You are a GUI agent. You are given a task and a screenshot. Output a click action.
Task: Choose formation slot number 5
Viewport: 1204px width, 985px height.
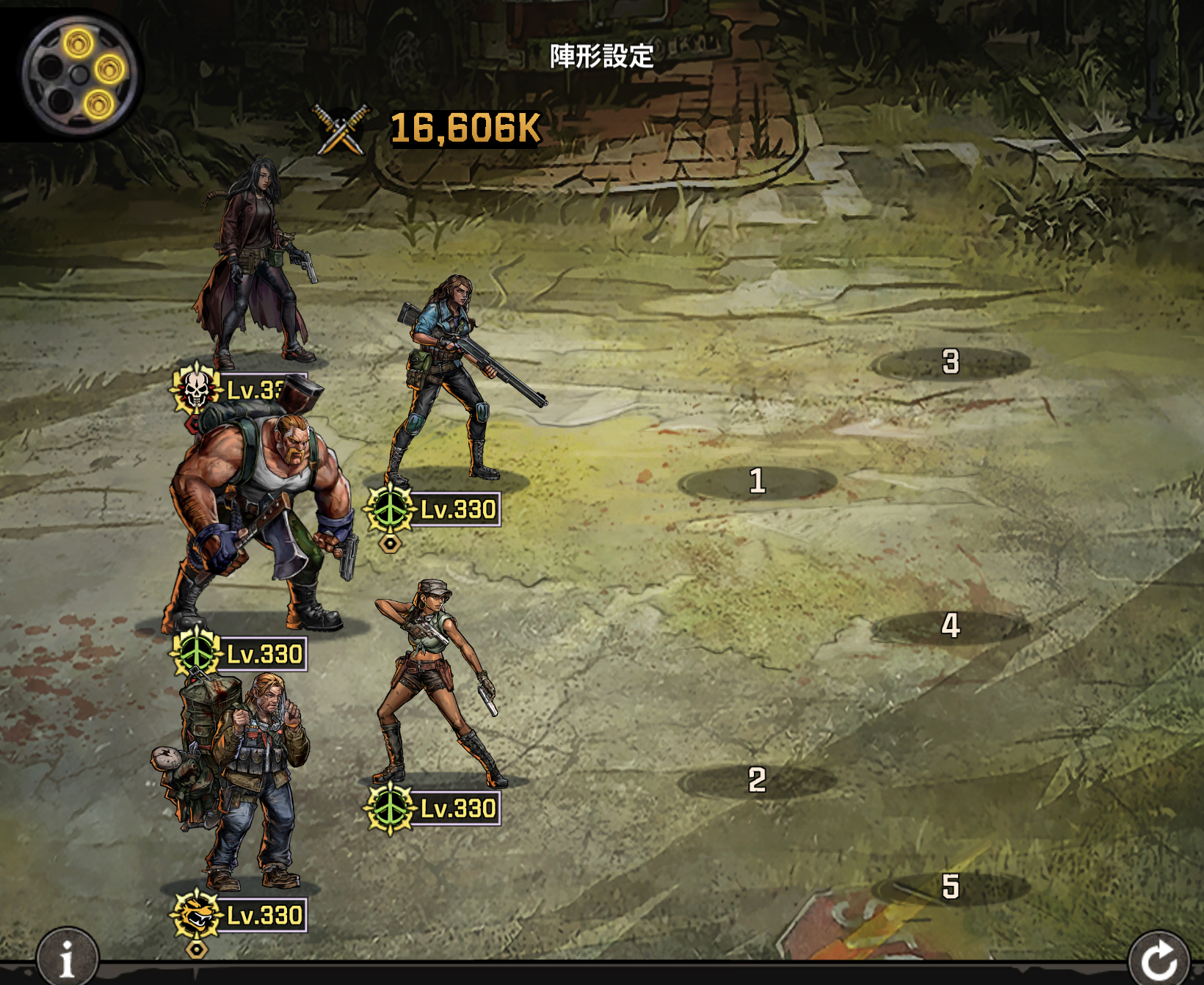951,887
